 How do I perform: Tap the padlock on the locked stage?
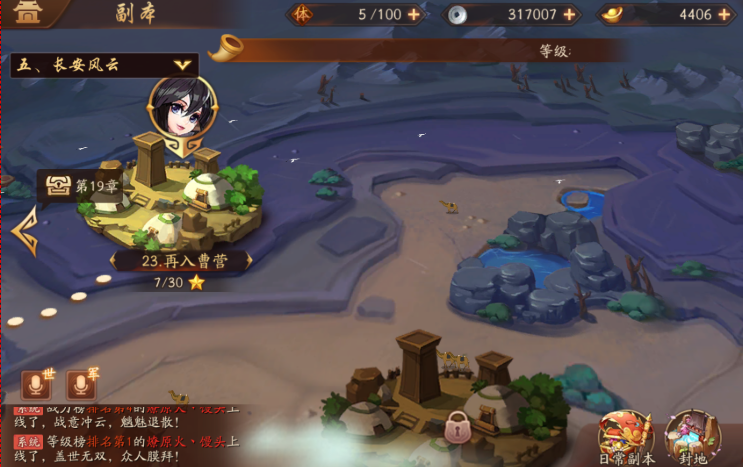coord(458,427)
